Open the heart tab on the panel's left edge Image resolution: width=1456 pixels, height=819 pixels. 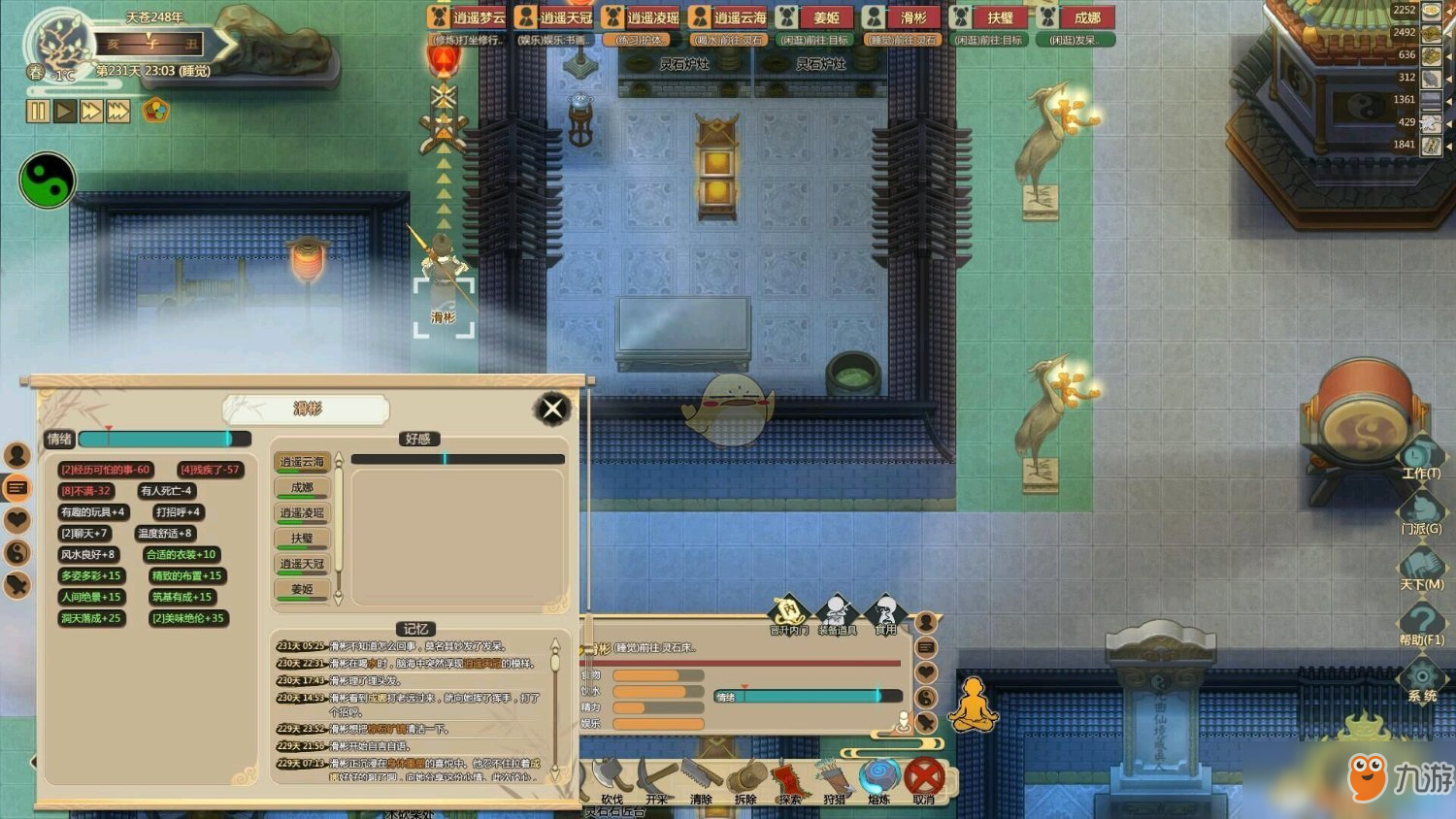click(x=17, y=520)
